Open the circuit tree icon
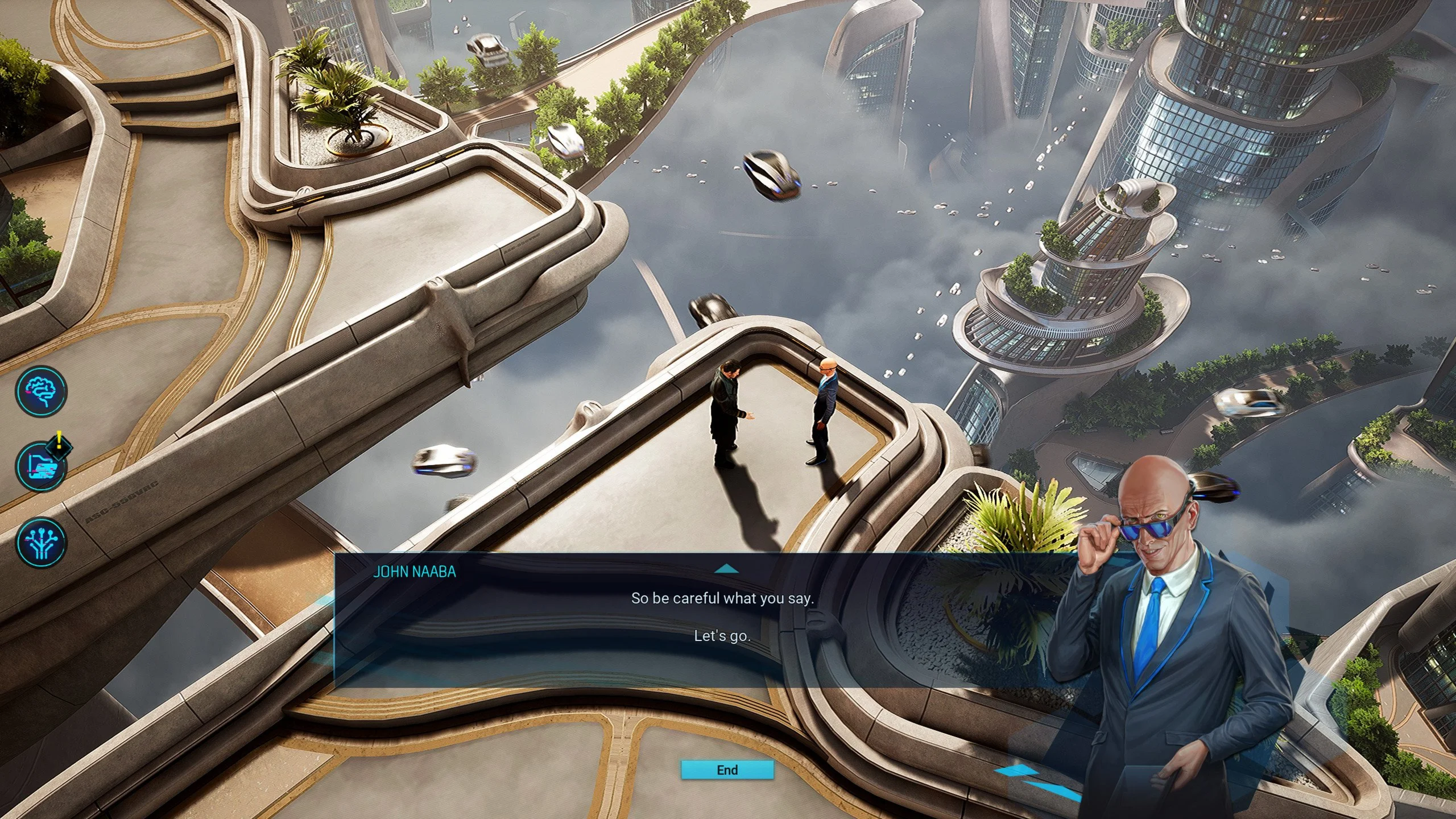This screenshot has height=819, width=1456. (41, 542)
